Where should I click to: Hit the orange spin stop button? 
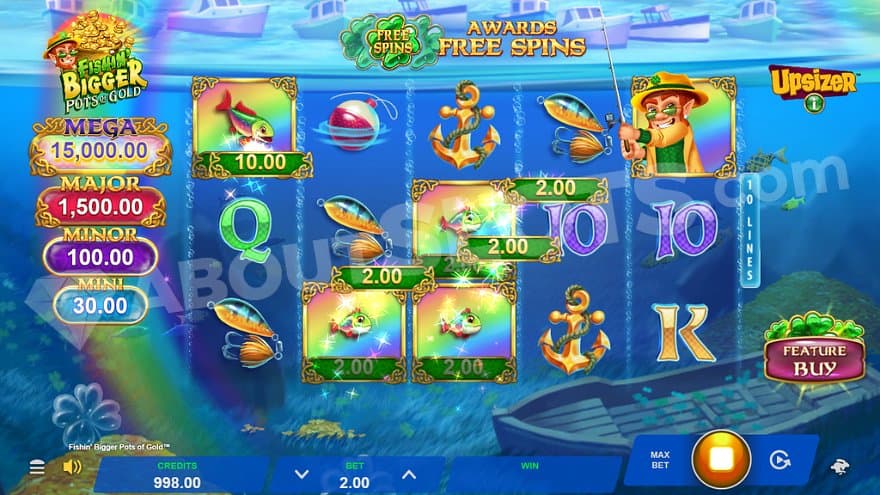click(x=721, y=460)
